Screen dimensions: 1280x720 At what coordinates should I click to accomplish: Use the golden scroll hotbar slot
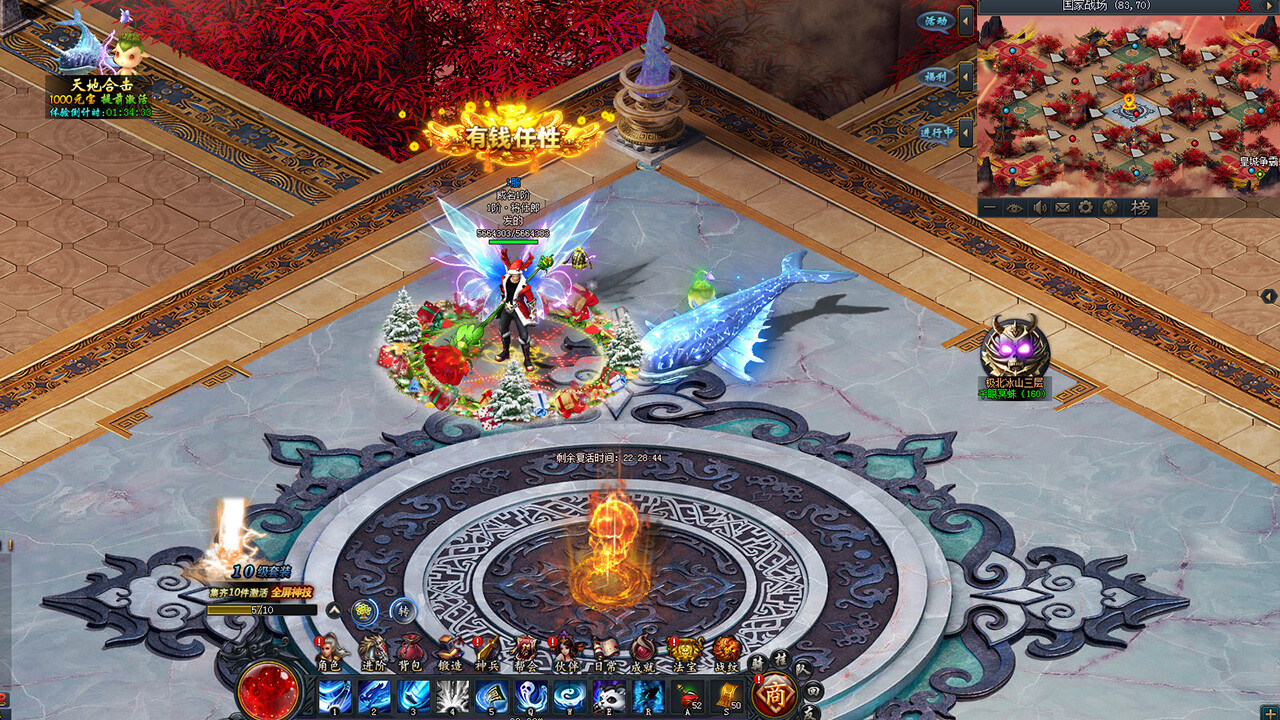pos(728,696)
